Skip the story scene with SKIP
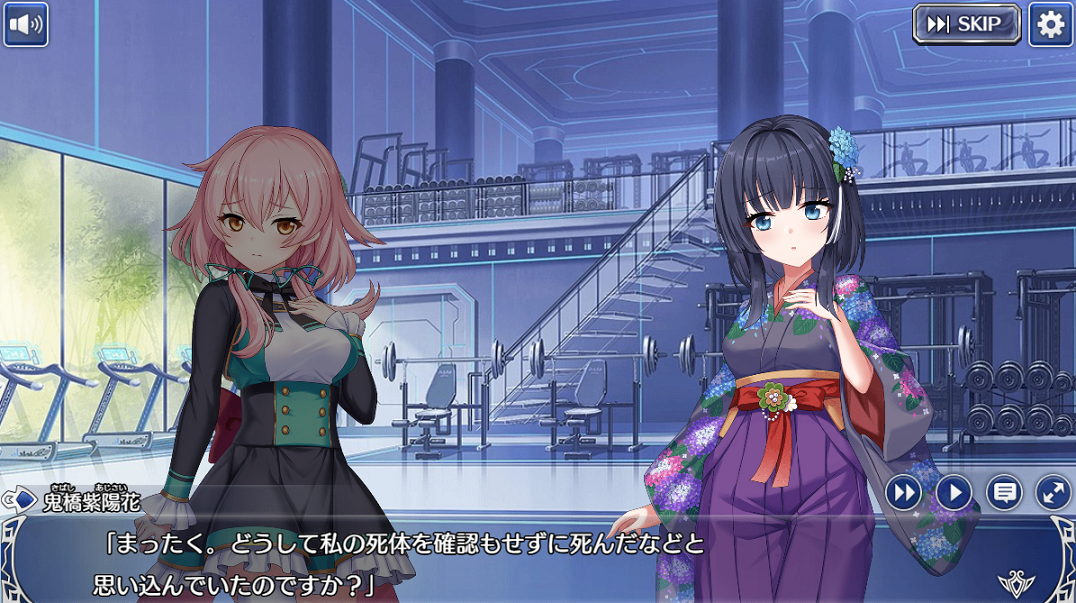The image size is (1076, 603). tap(966, 24)
